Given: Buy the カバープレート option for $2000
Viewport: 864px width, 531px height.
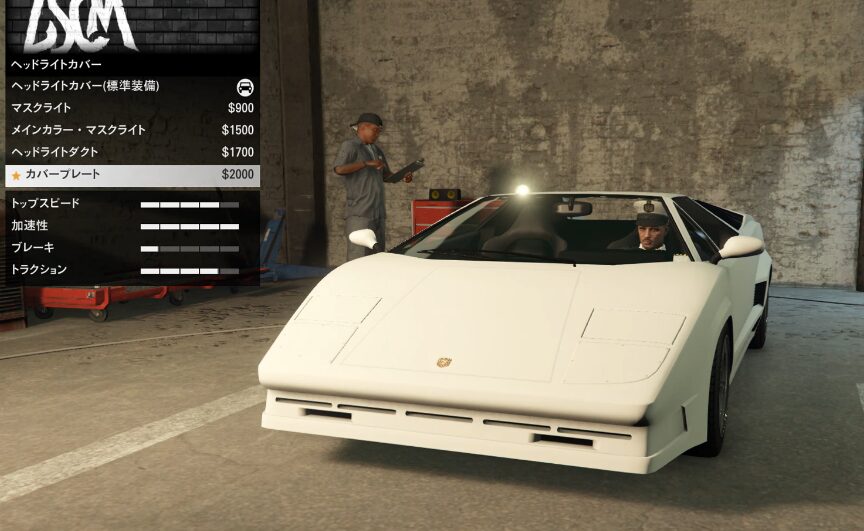Looking at the screenshot, I should pyautogui.click(x=130, y=175).
